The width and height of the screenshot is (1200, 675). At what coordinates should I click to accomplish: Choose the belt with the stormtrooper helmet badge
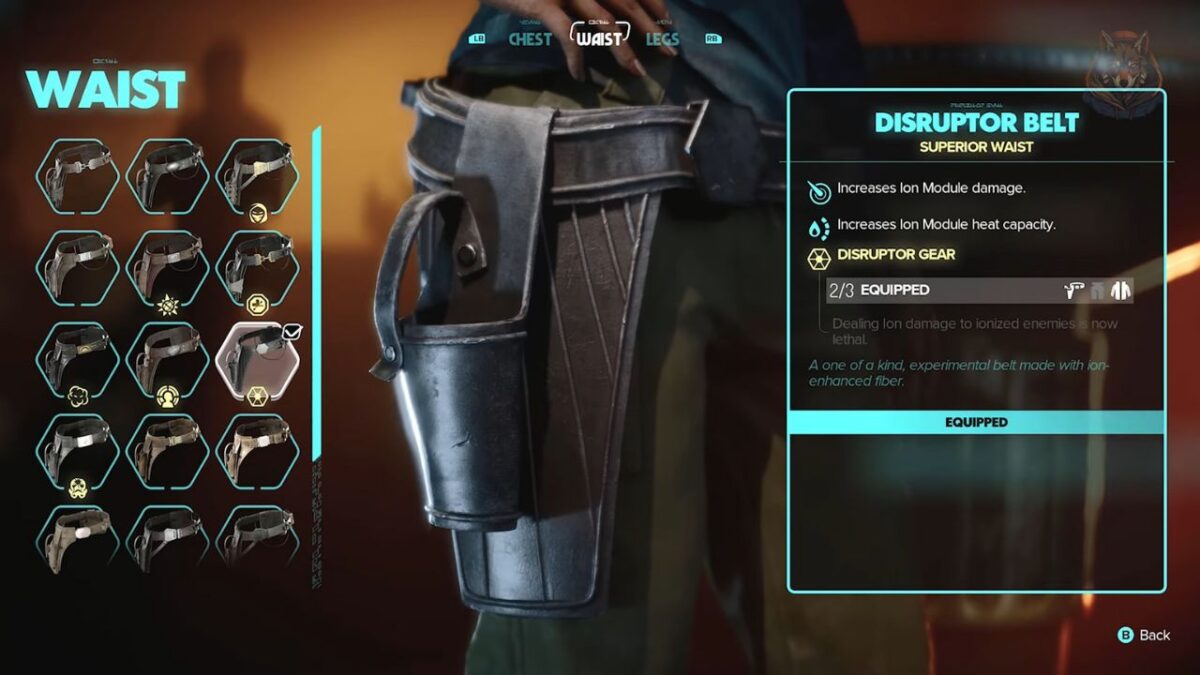tap(78, 452)
